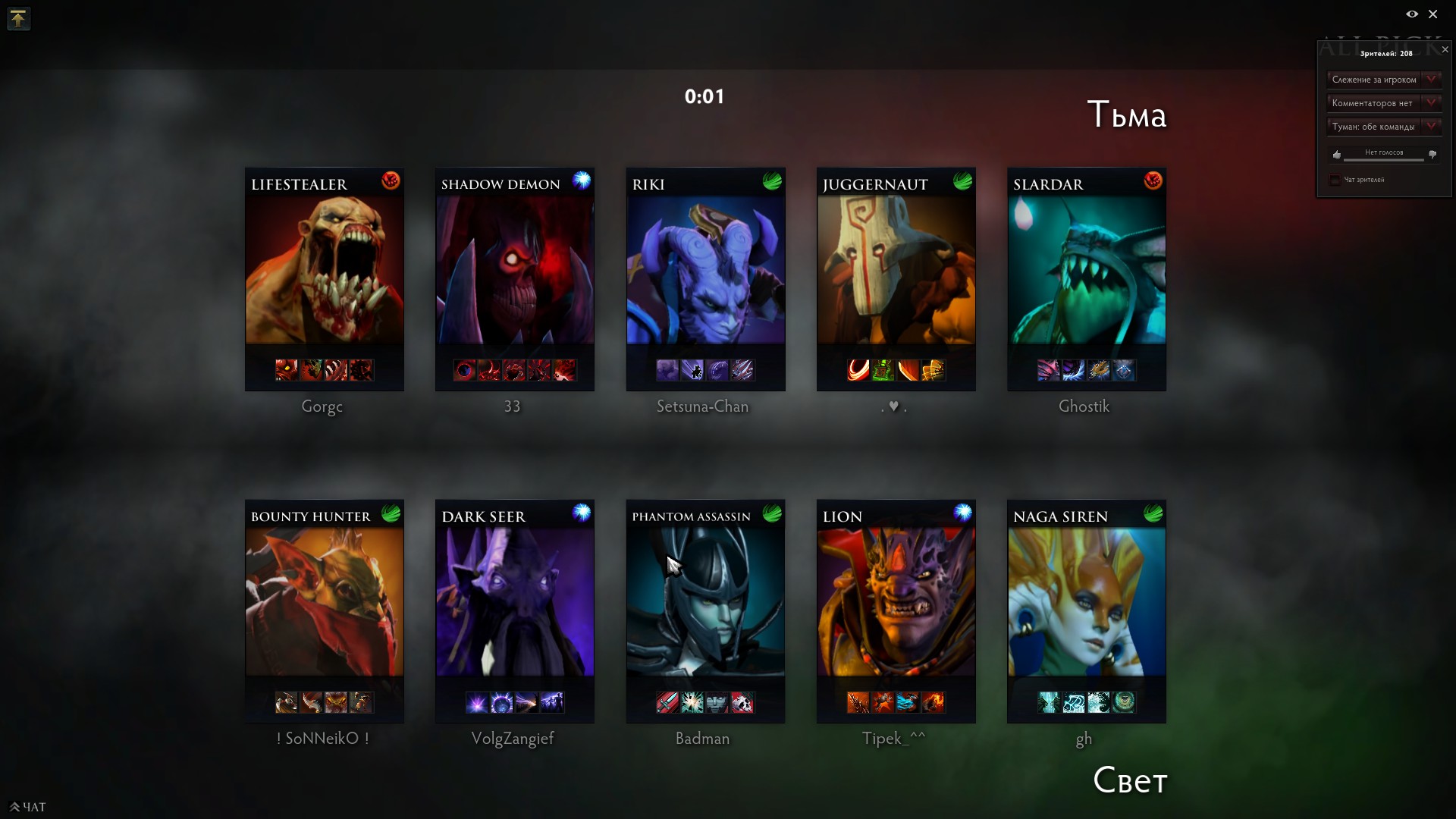Give the match a thumbs up
The height and width of the screenshot is (819, 1456).
point(1336,155)
